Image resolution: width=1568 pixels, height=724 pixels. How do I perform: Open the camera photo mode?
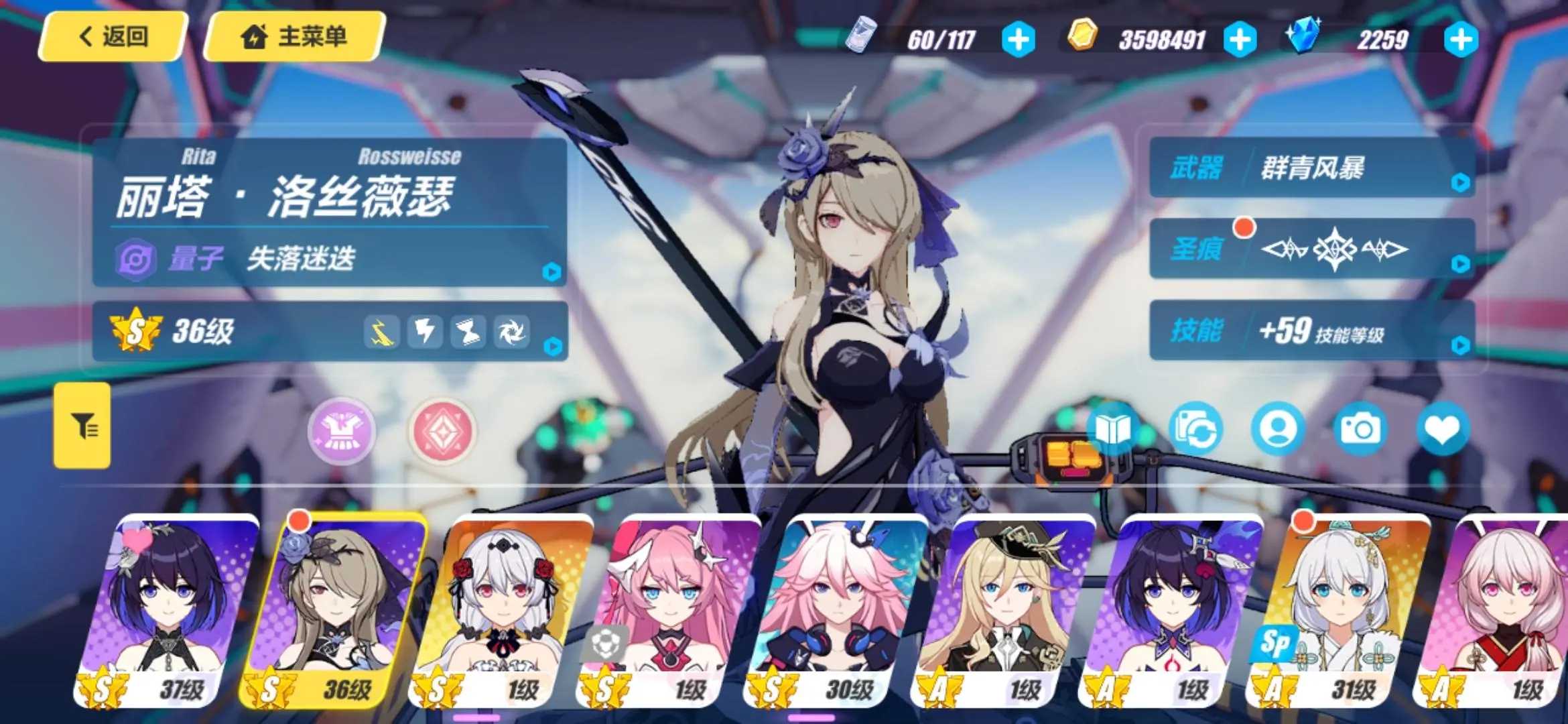[1360, 429]
